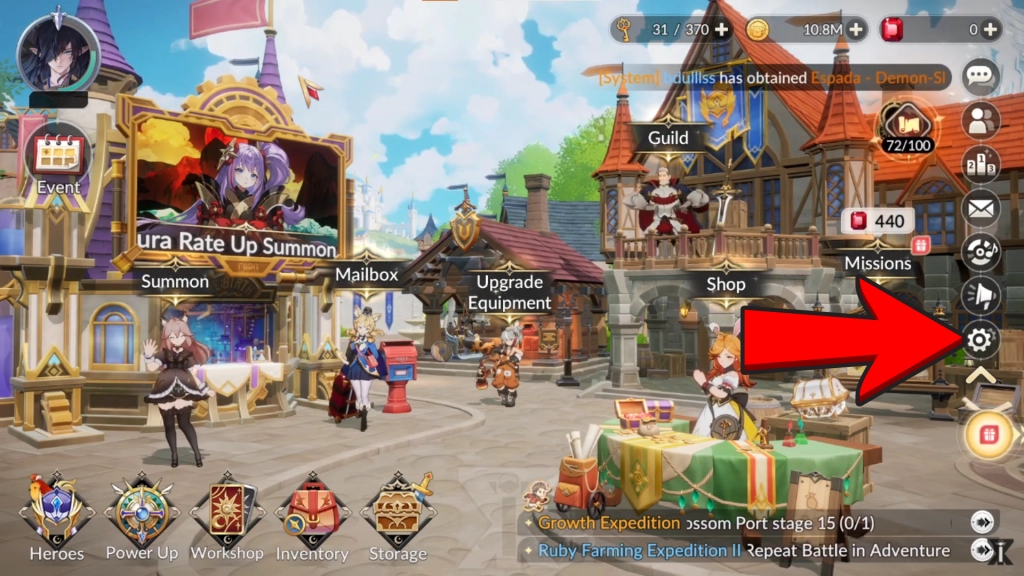Screen dimensions: 1024x576
Task: Open the friends icon
Action: point(980,120)
